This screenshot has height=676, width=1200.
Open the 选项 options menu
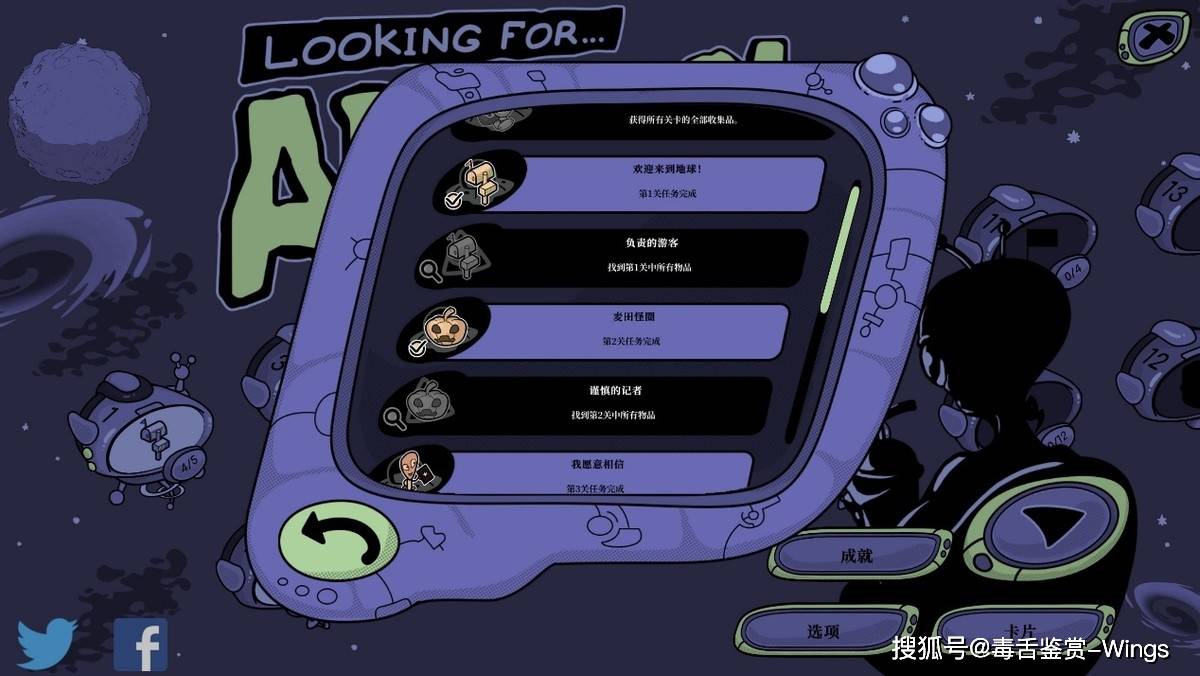coord(823,631)
